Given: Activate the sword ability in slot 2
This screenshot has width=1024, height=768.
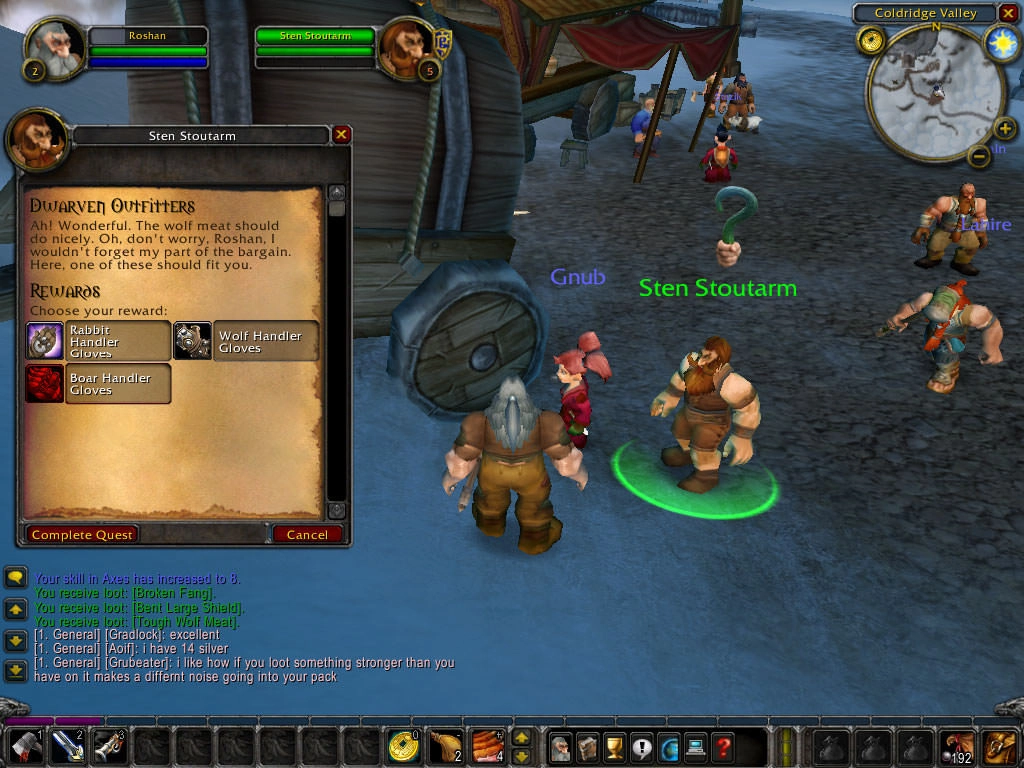Looking at the screenshot, I should click(66, 747).
